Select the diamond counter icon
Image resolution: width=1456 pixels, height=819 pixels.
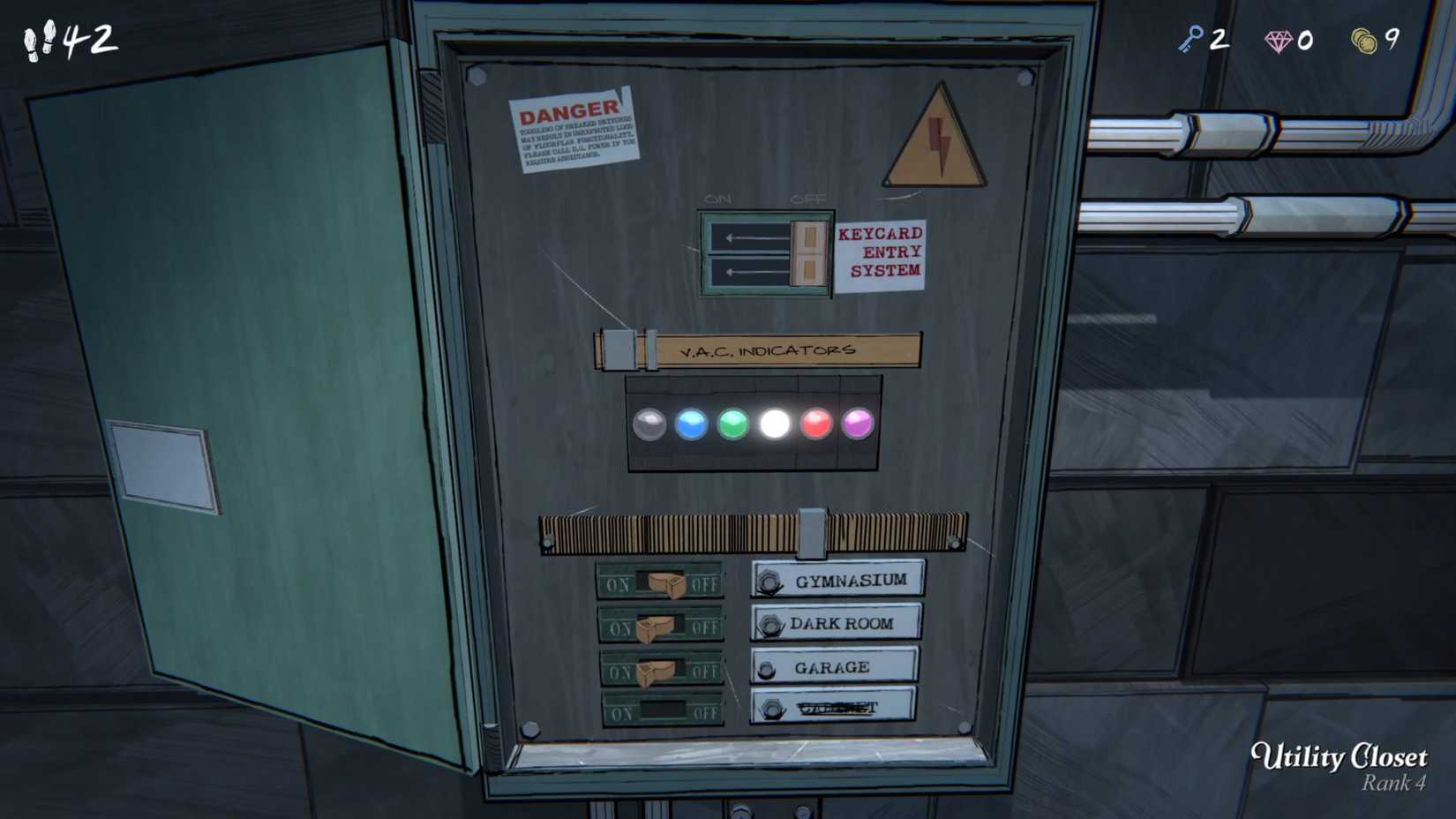1279,39
